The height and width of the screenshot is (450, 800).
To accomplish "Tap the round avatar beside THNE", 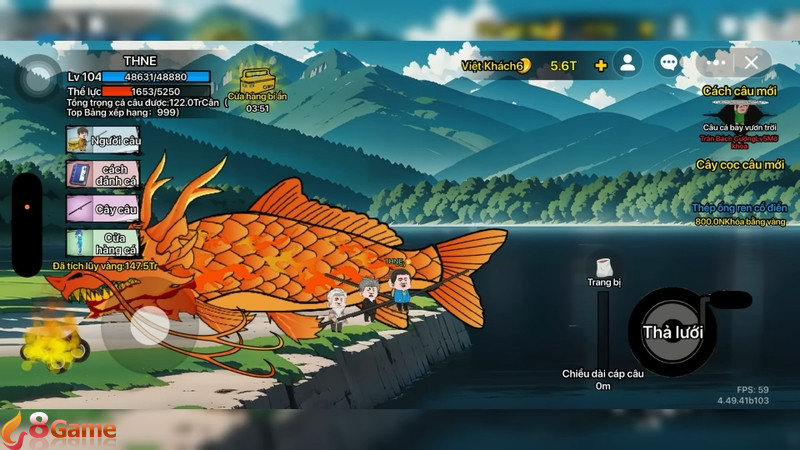I will coord(40,74).
